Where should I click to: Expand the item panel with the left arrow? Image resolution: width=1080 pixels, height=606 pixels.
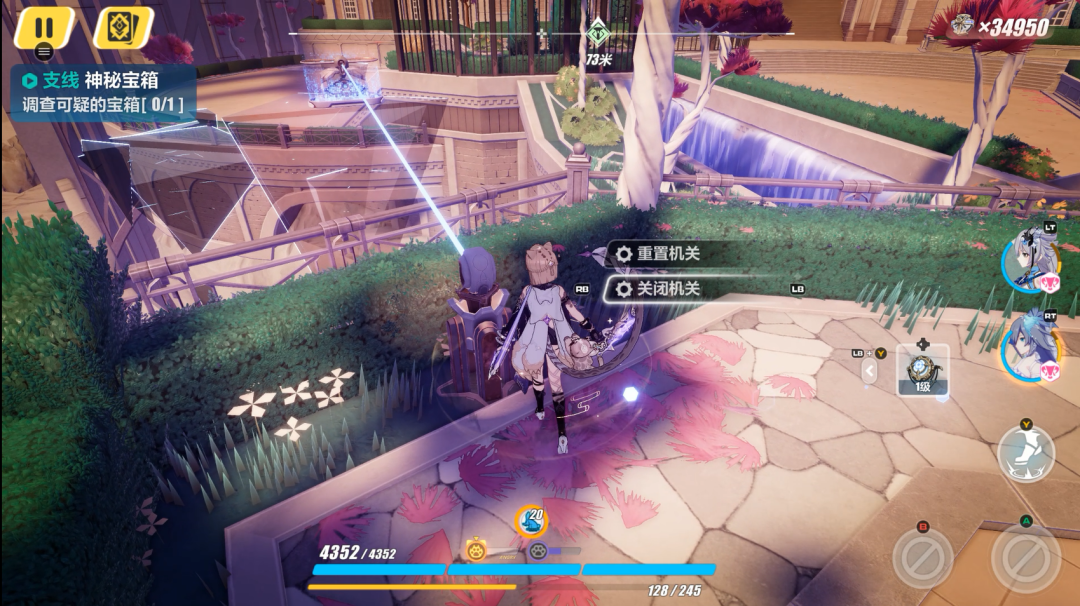pyautogui.click(x=869, y=371)
